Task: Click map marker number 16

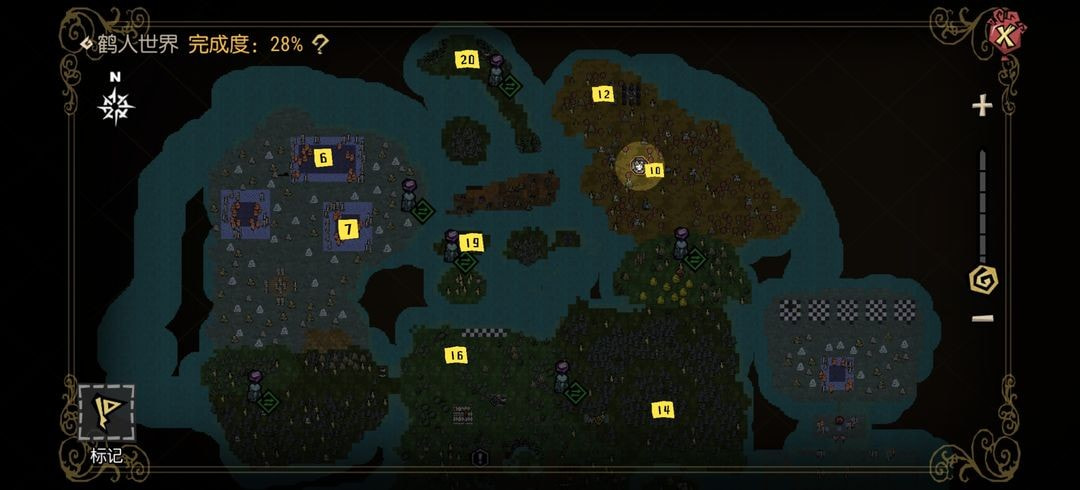Action: 456,355
